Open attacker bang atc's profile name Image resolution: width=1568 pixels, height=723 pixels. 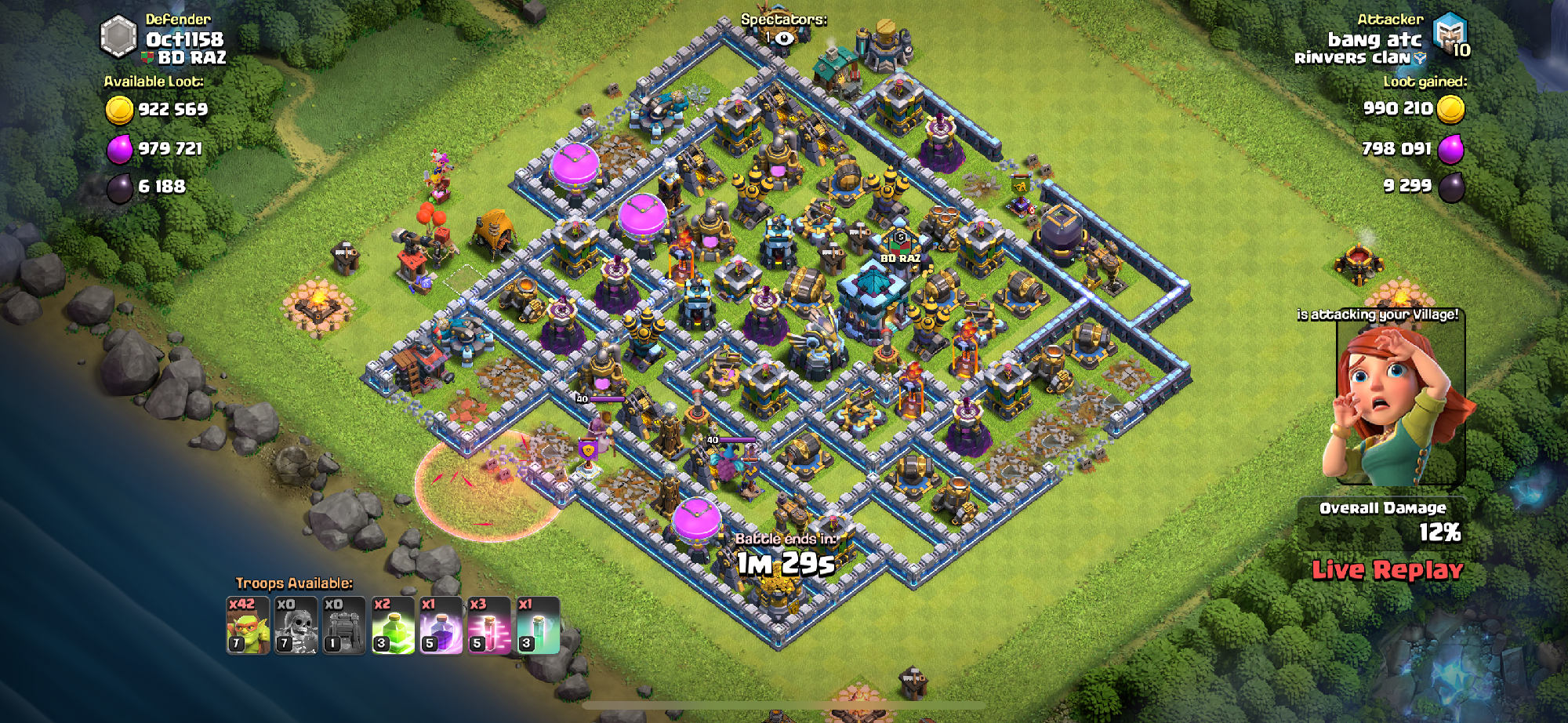1374,39
